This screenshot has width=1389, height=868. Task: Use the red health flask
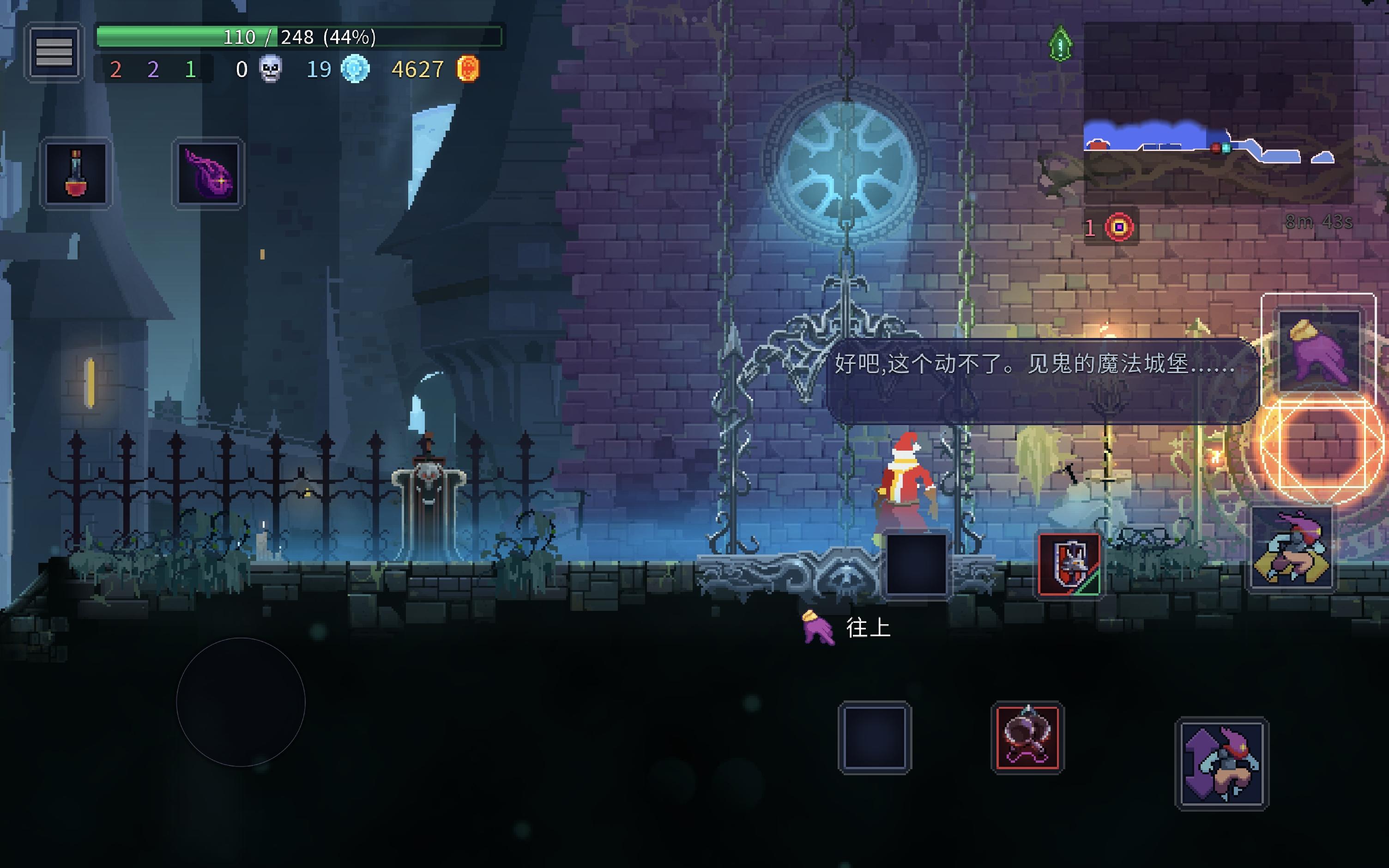(x=76, y=174)
